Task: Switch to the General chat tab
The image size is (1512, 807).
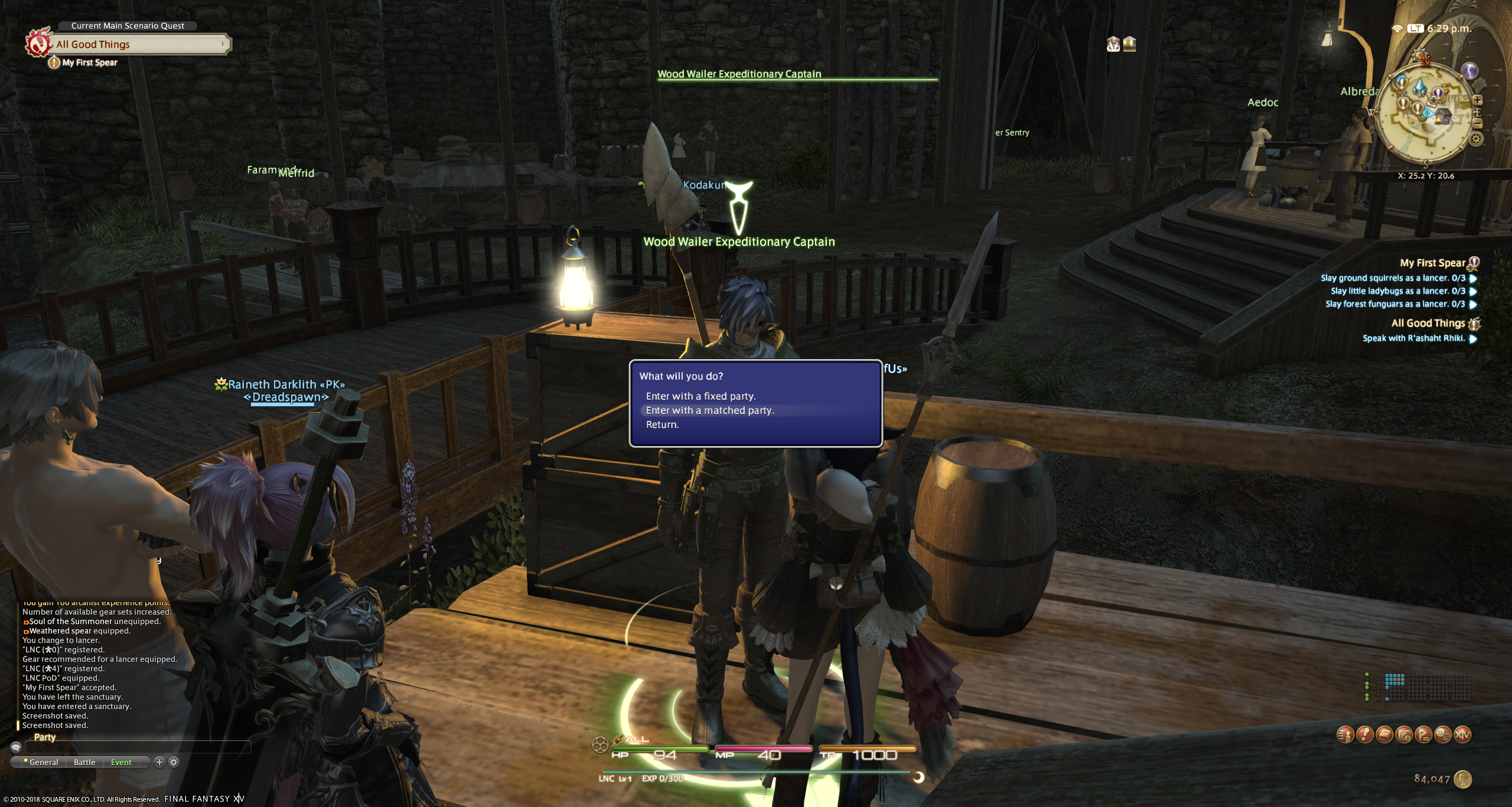Action: tap(44, 762)
